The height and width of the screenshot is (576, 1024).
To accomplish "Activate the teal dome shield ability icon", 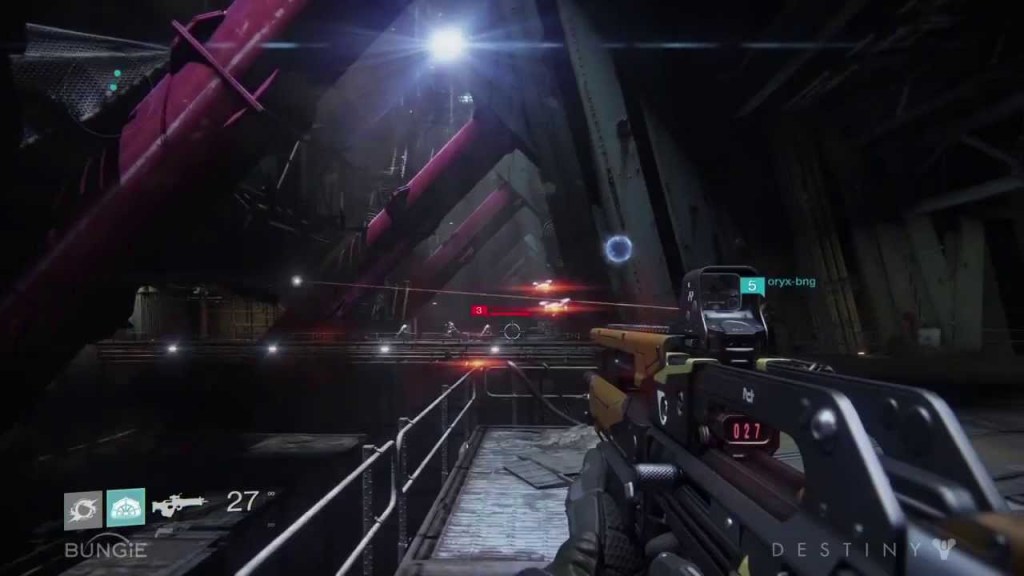I will click(x=126, y=507).
